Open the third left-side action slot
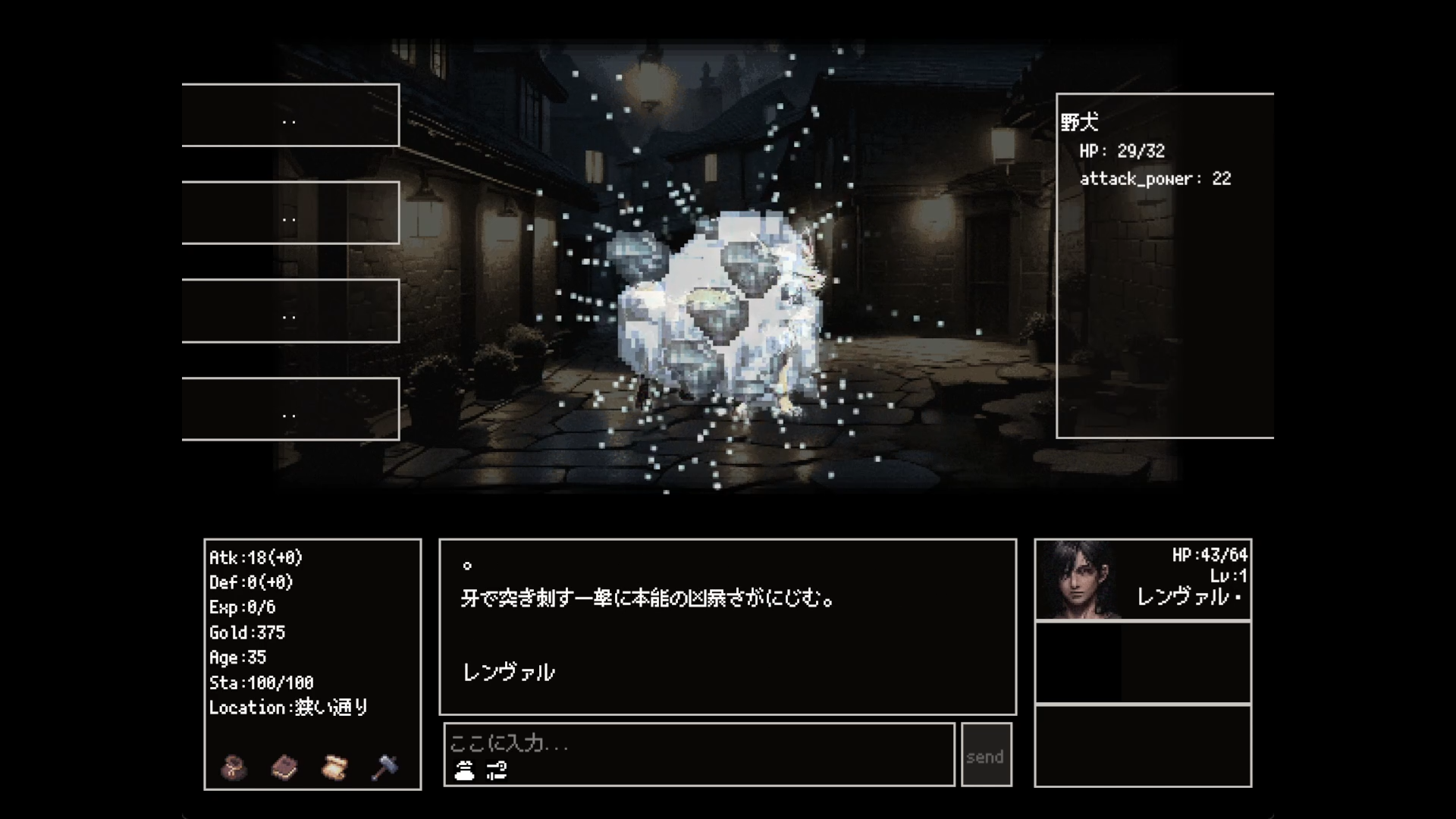Viewport: 1456px width, 819px height. (x=290, y=311)
